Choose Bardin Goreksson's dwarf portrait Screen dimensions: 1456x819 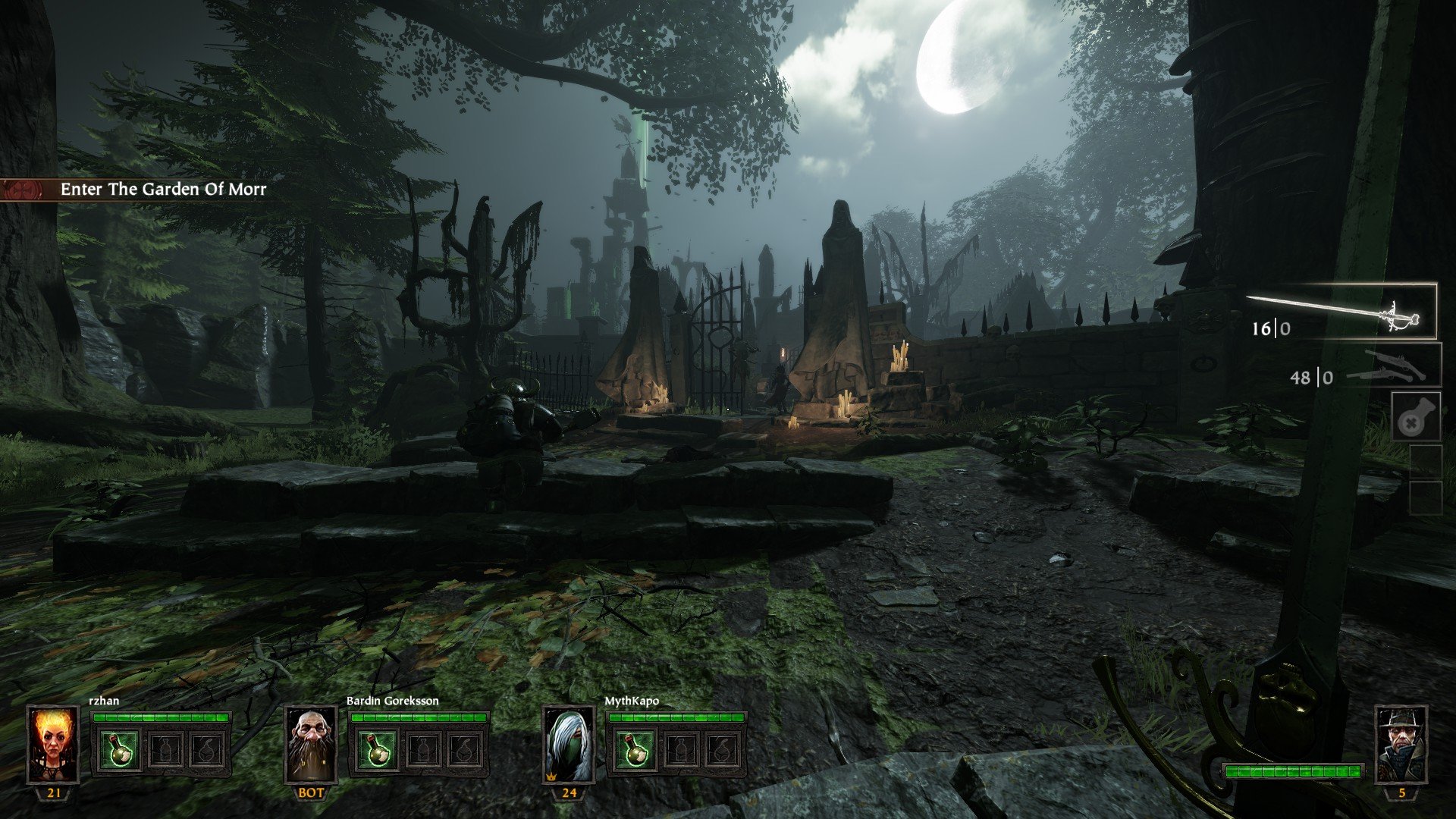(x=311, y=744)
